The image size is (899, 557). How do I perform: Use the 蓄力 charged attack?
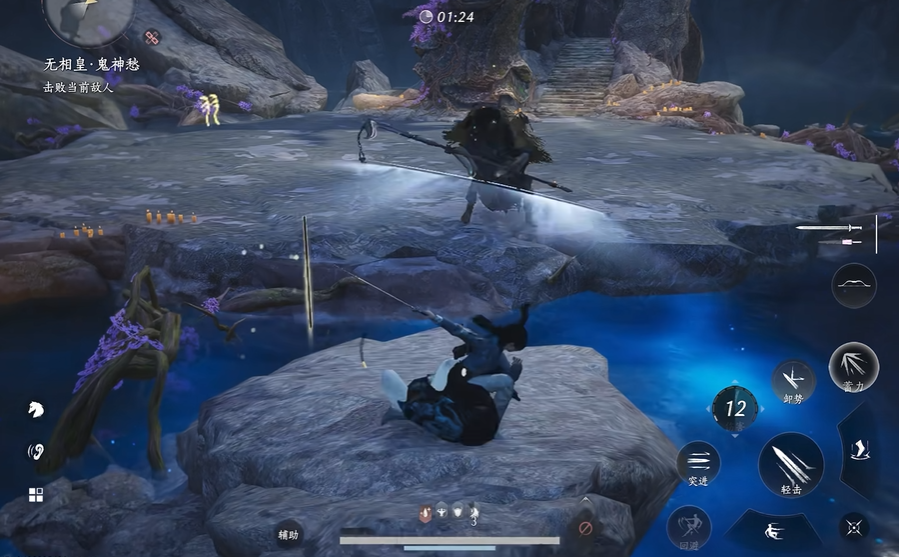853,367
